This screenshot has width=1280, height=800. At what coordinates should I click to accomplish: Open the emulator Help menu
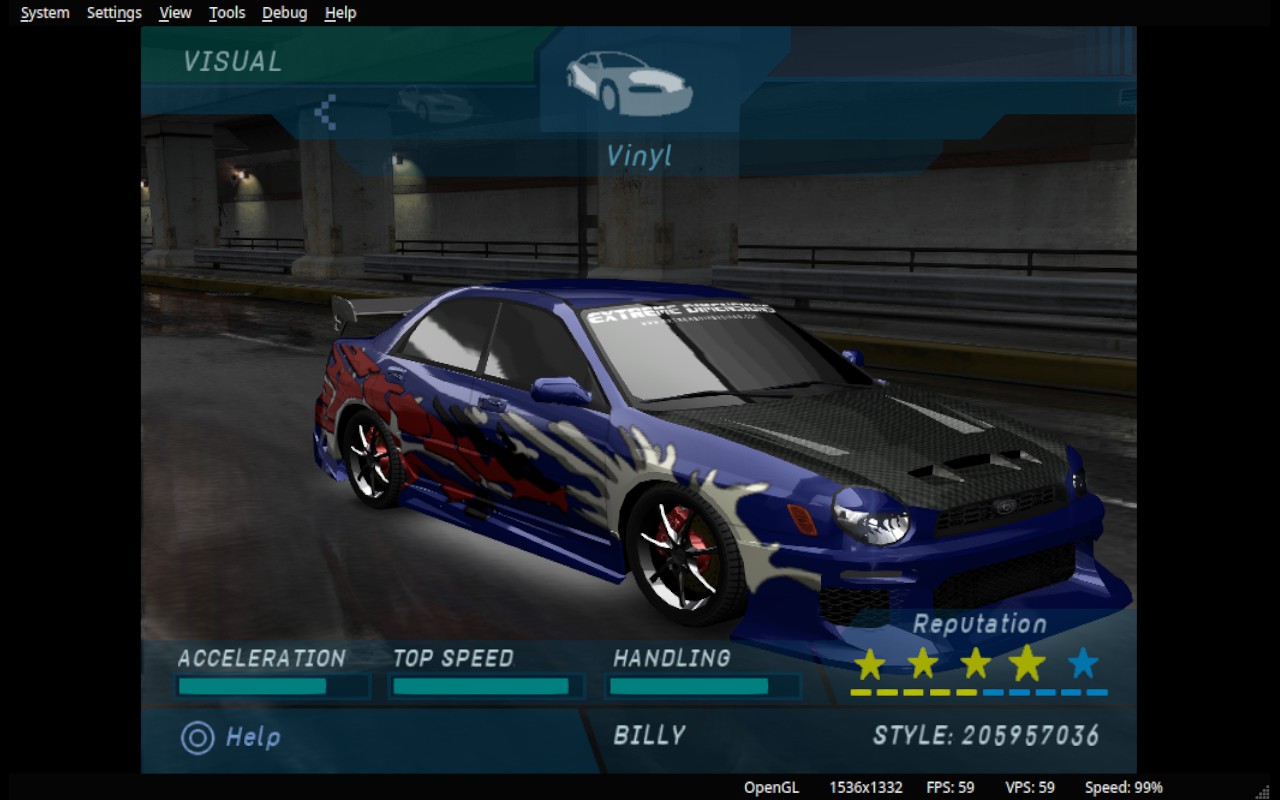(x=340, y=13)
